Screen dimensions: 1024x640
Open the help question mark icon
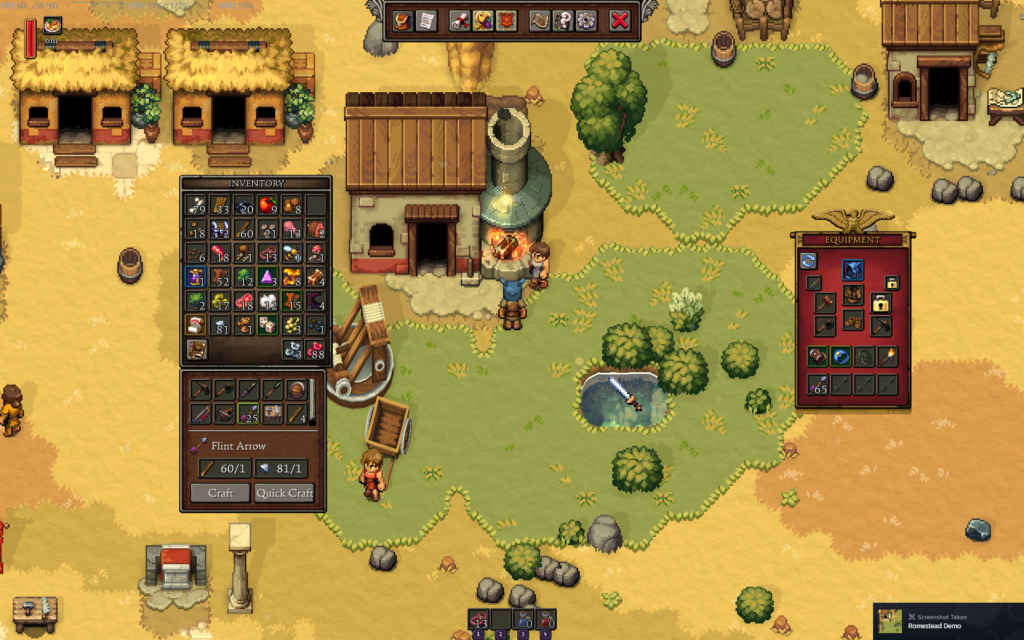(x=564, y=20)
